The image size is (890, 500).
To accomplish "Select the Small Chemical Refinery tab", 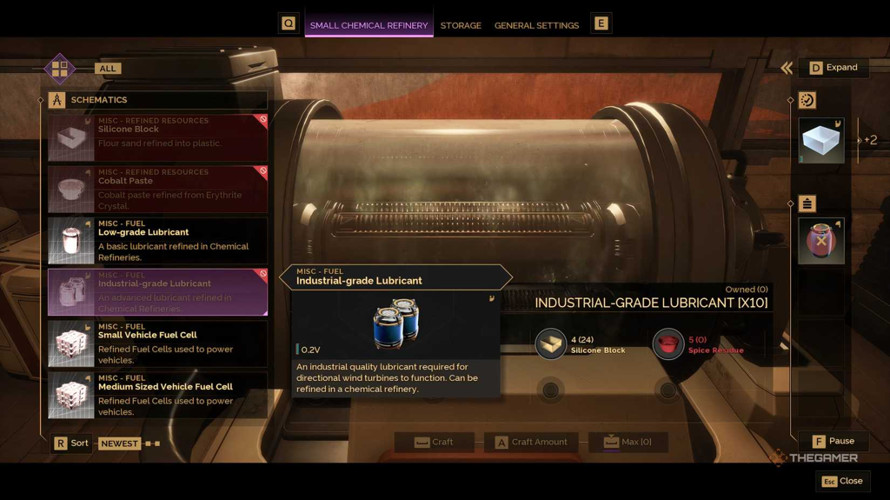I will pyautogui.click(x=368, y=25).
